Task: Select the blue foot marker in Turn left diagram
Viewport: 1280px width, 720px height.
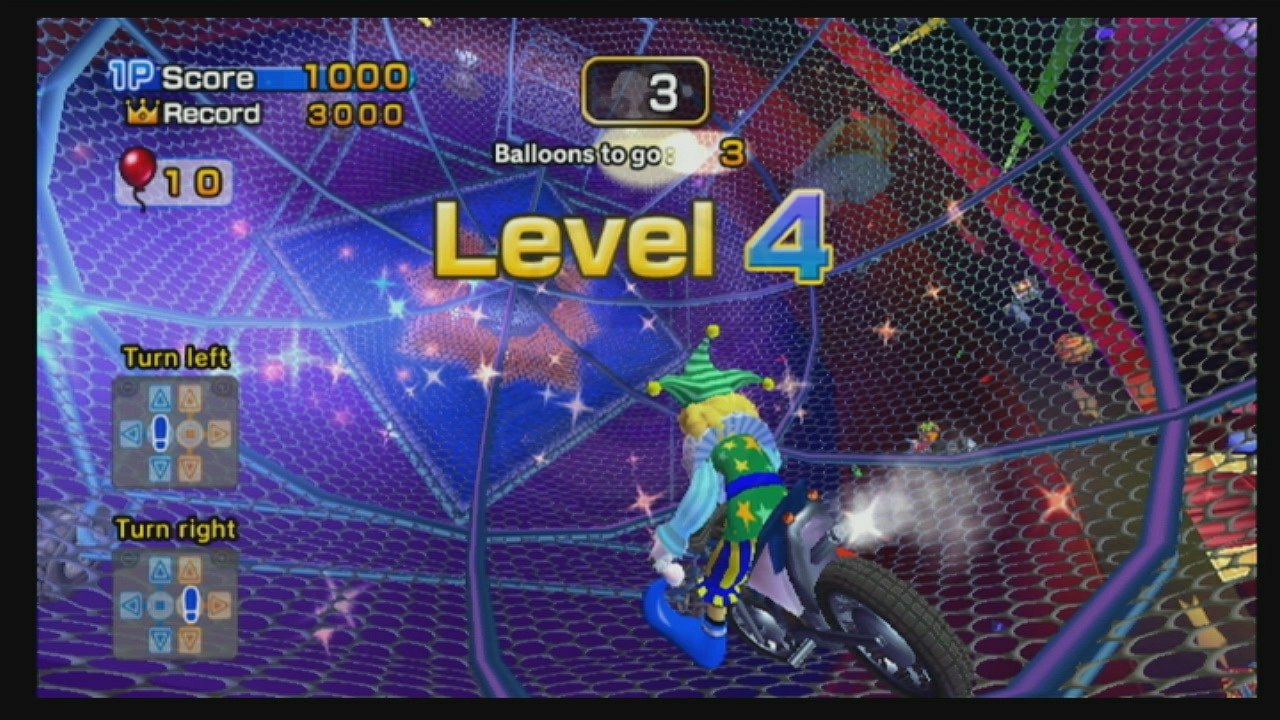Action: [x=160, y=433]
